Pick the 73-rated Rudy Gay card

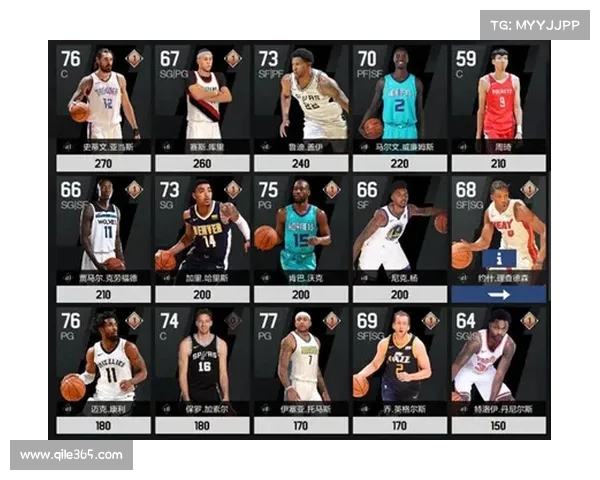pyautogui.click(x=302, y=100)
